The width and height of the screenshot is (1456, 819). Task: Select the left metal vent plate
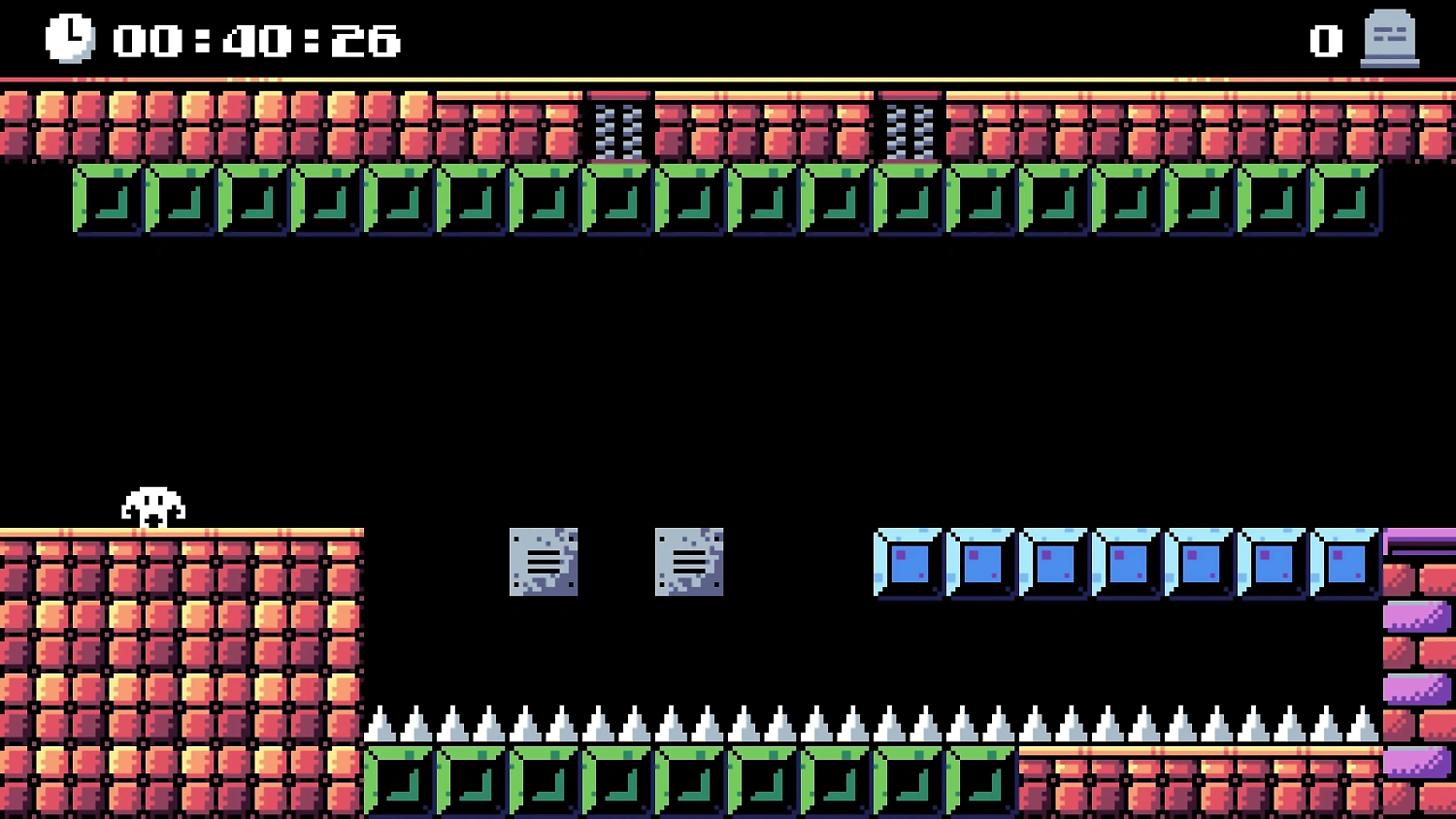tap(543, 560)
